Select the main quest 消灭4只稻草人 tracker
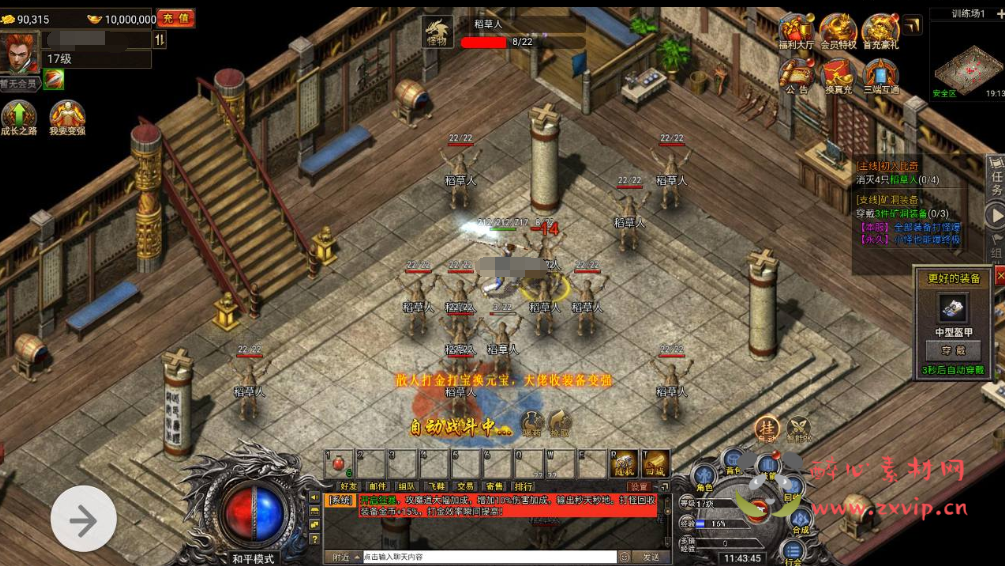 pyautogui.click(x=900, y=179)
